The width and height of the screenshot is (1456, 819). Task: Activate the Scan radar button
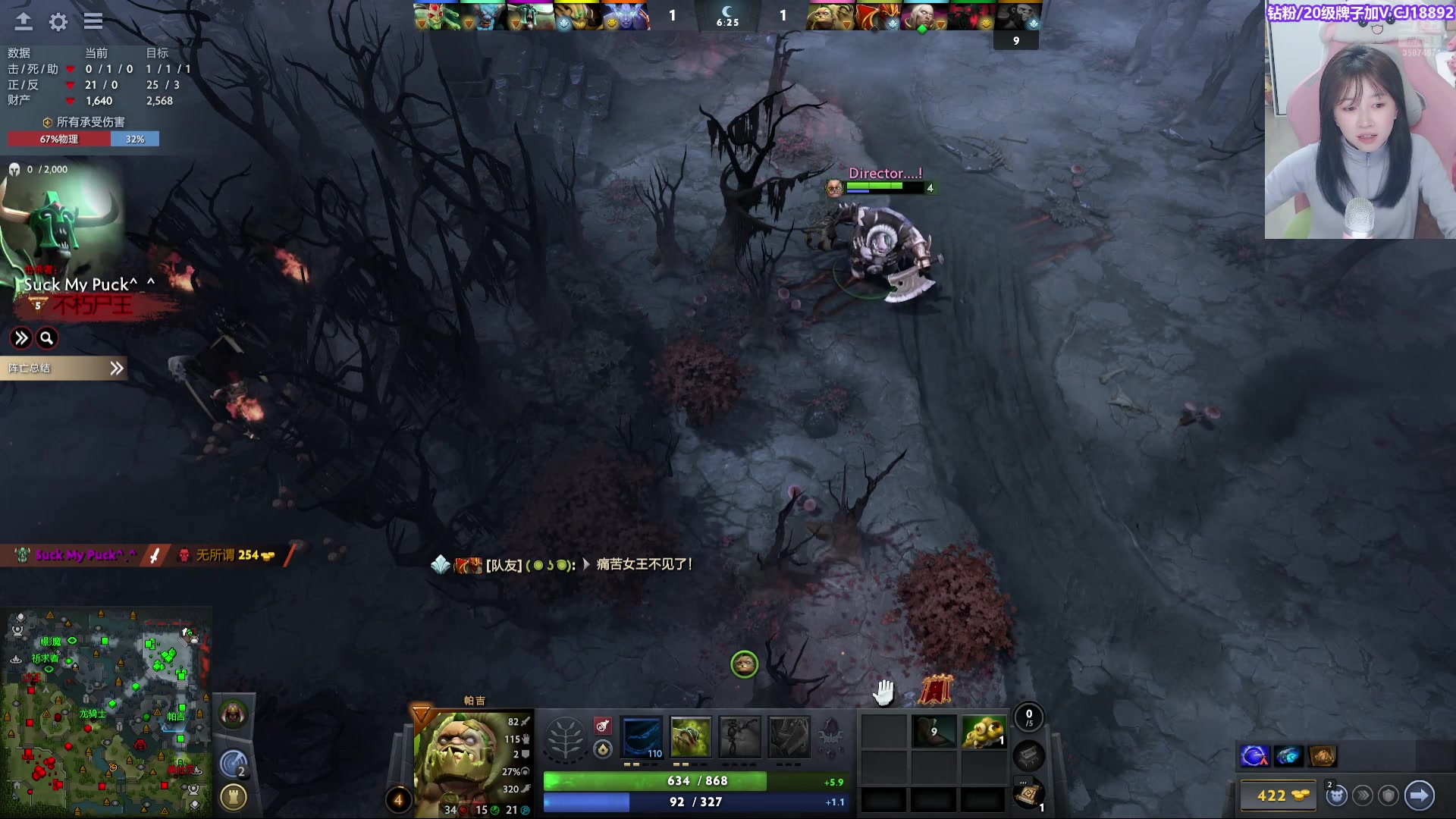coord(234,763)
